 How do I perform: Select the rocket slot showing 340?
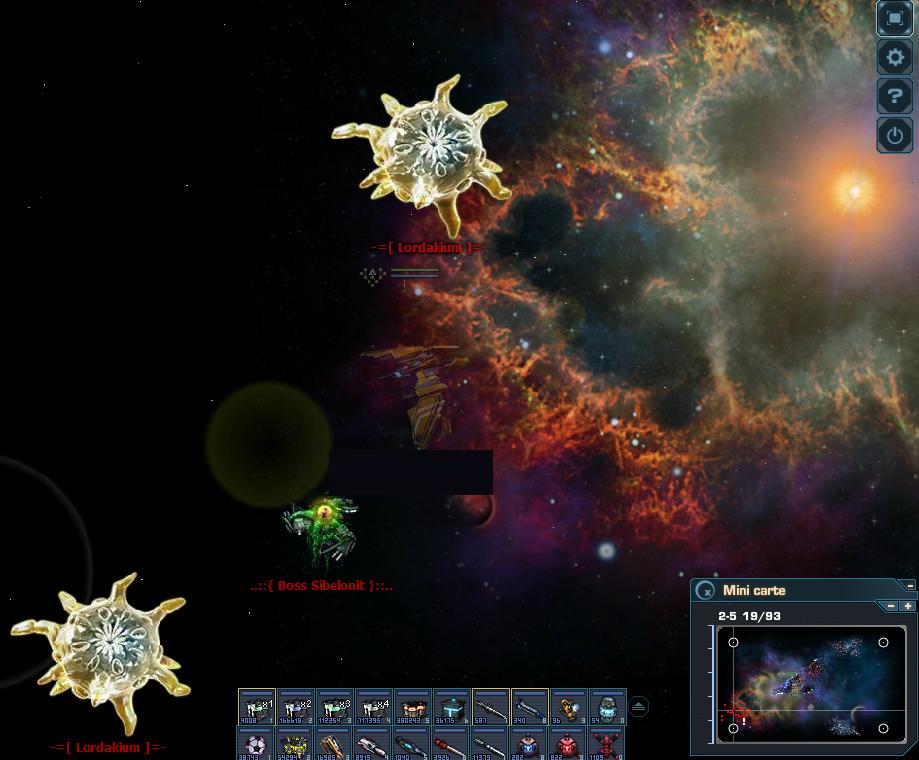click(x=530, y=706)
